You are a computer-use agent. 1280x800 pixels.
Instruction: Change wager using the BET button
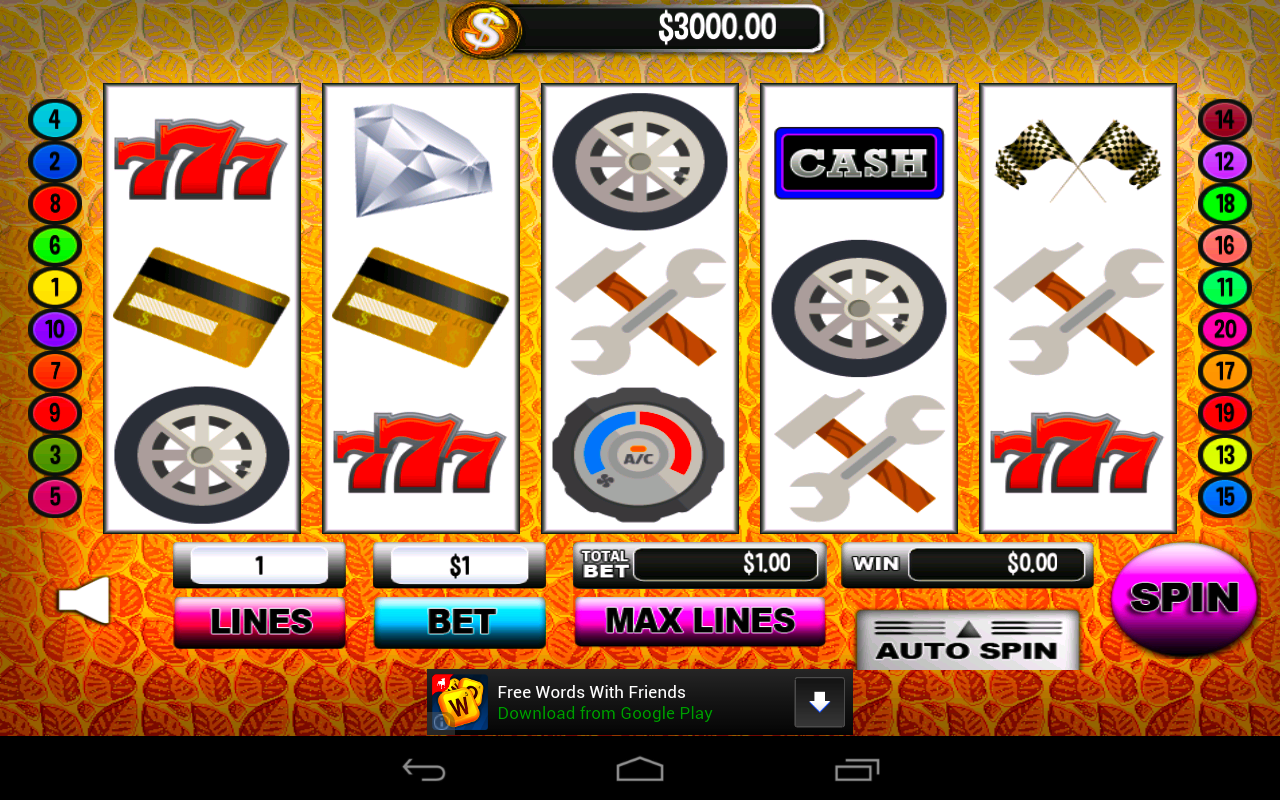point(459,622)
